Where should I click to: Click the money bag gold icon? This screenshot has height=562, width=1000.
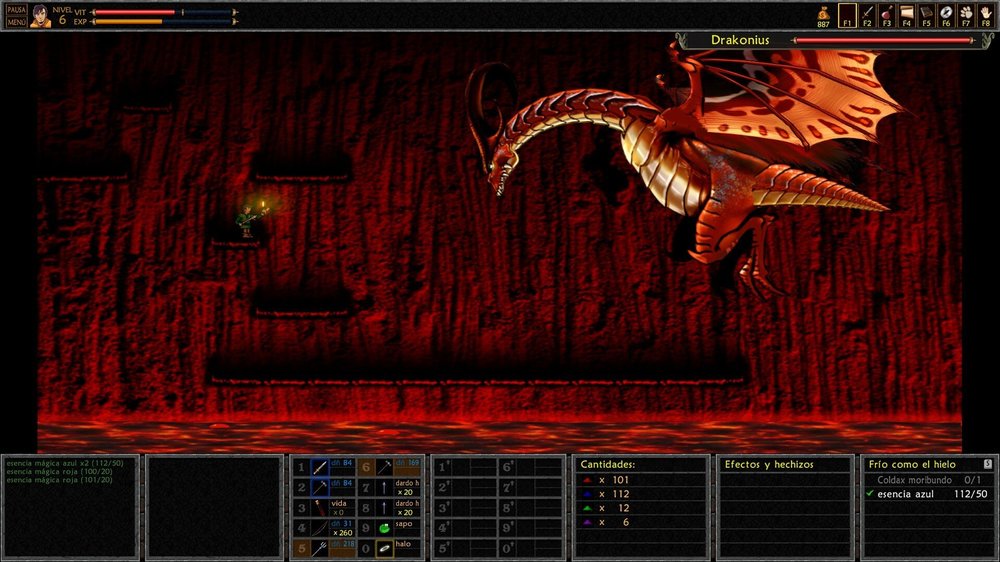click(823, 12)
